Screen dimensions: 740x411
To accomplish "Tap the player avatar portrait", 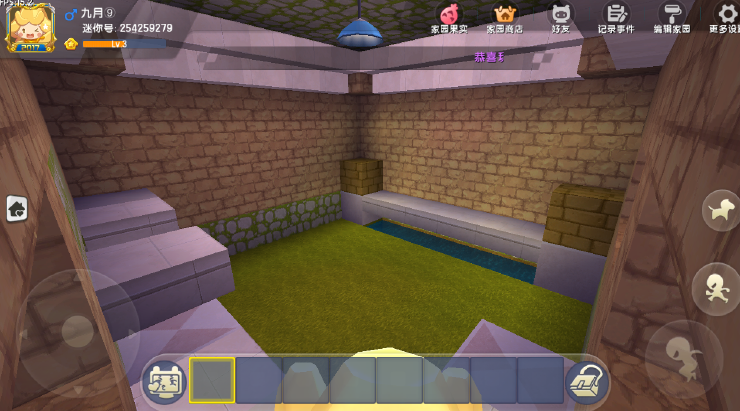I will click(30, 27).
